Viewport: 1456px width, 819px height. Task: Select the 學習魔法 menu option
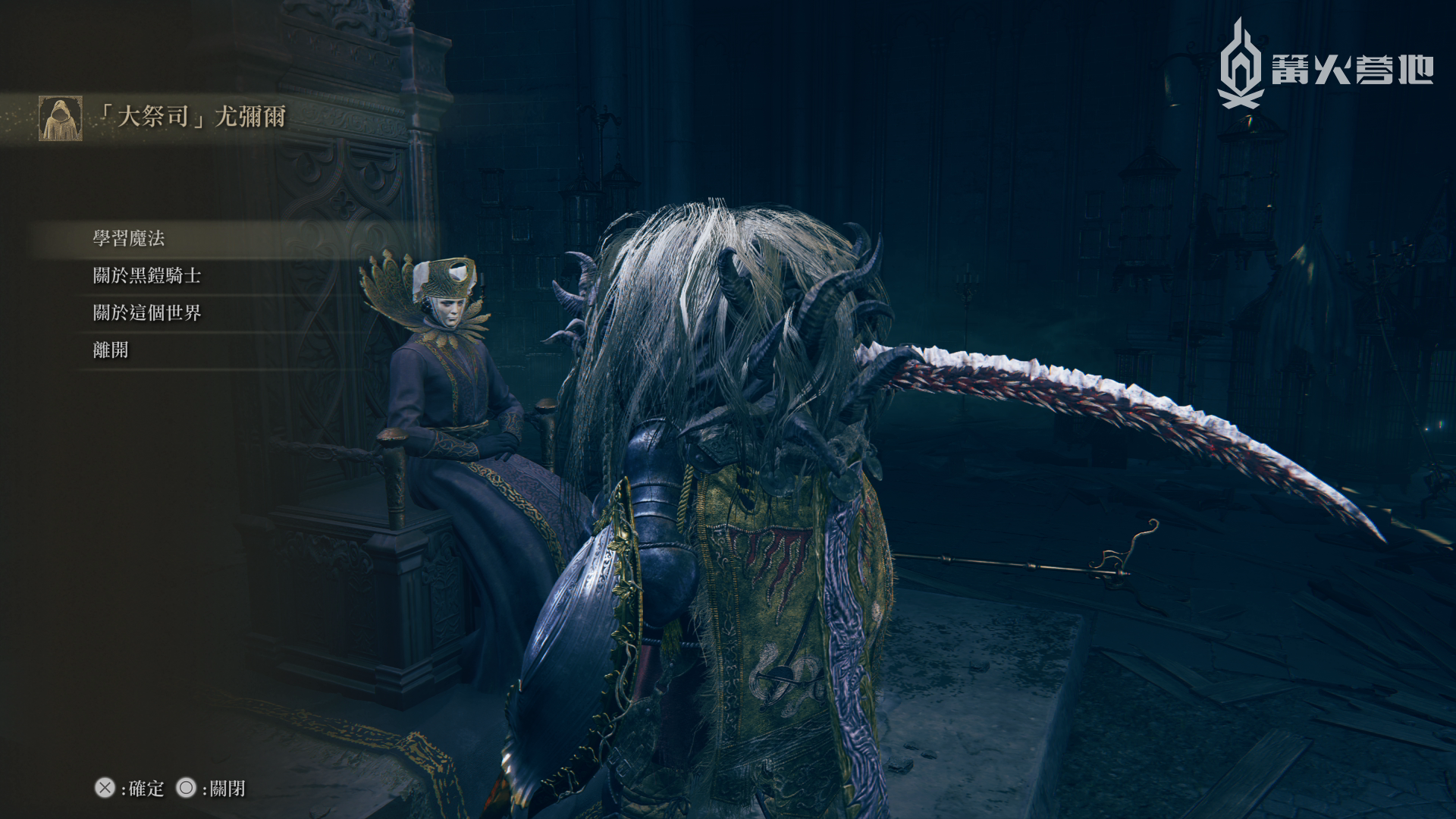point(129,239)
